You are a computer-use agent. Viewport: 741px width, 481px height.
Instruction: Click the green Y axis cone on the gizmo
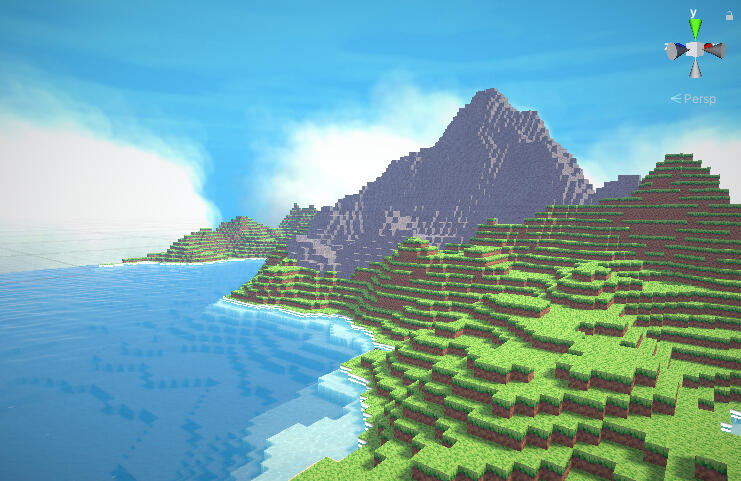pyautogui.click(x=694, y=27)
